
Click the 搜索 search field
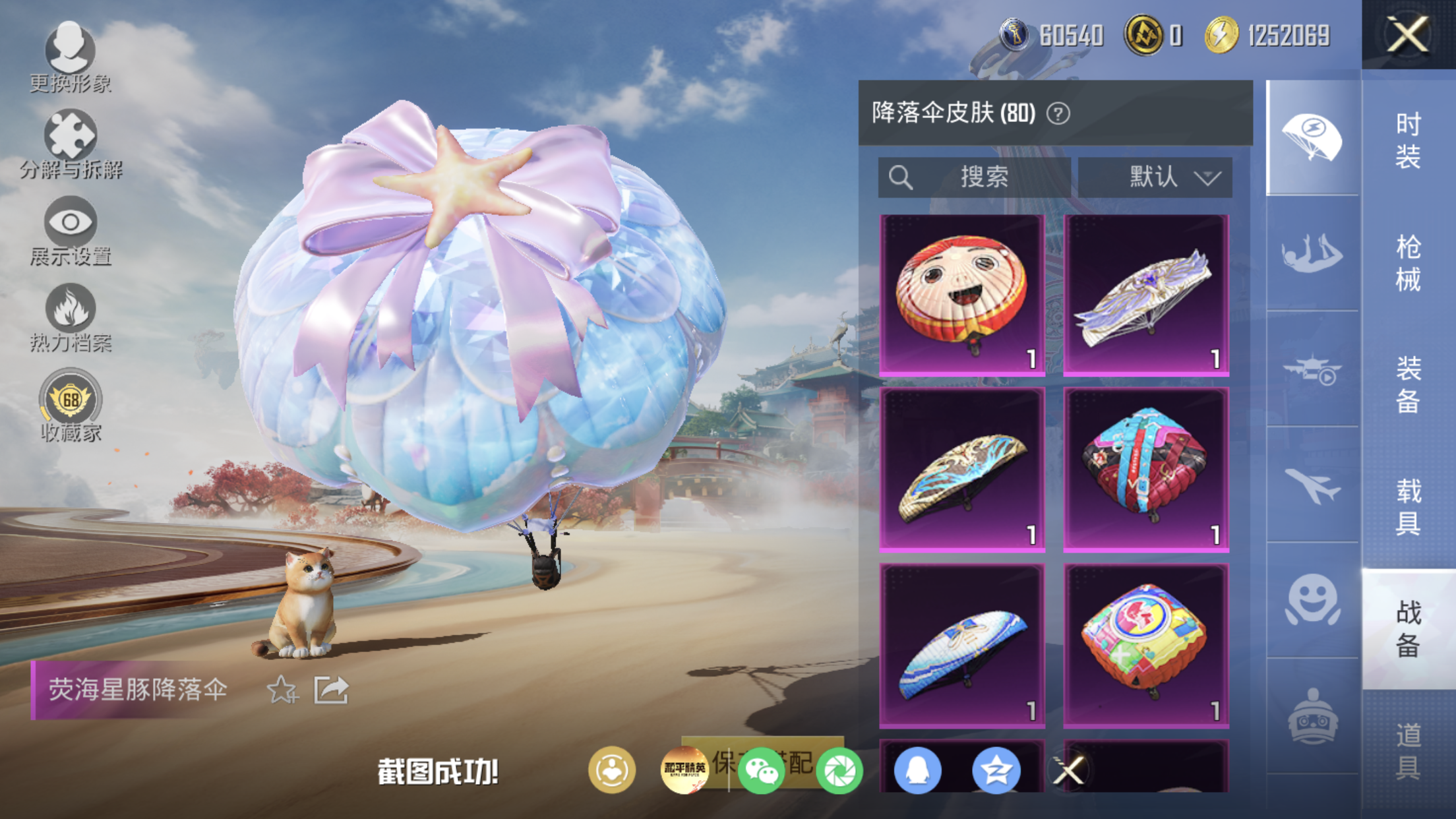(973, 177)
